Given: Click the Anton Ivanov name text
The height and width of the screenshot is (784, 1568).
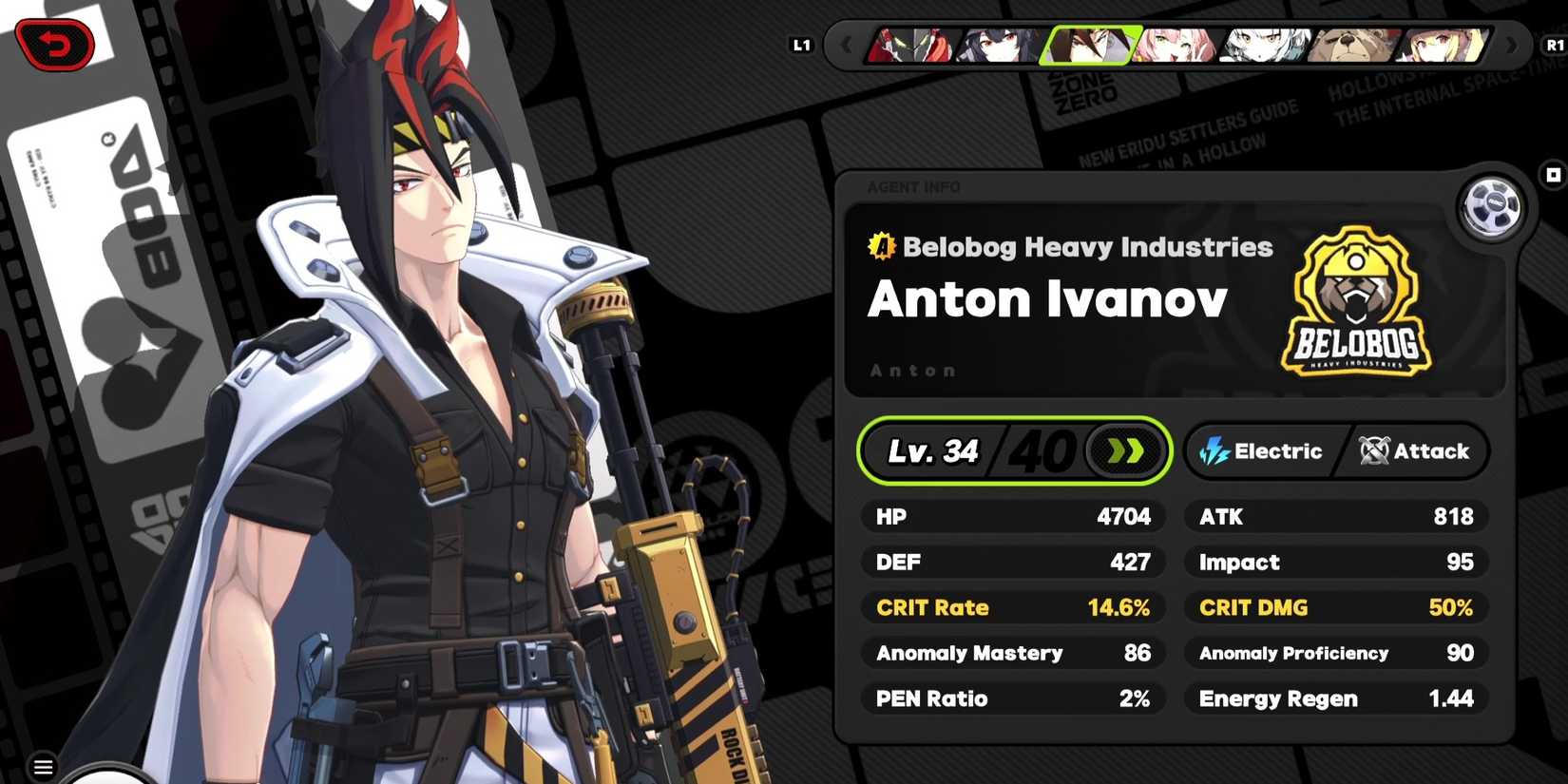Looking at the screenshot, I should [1046, 299].
